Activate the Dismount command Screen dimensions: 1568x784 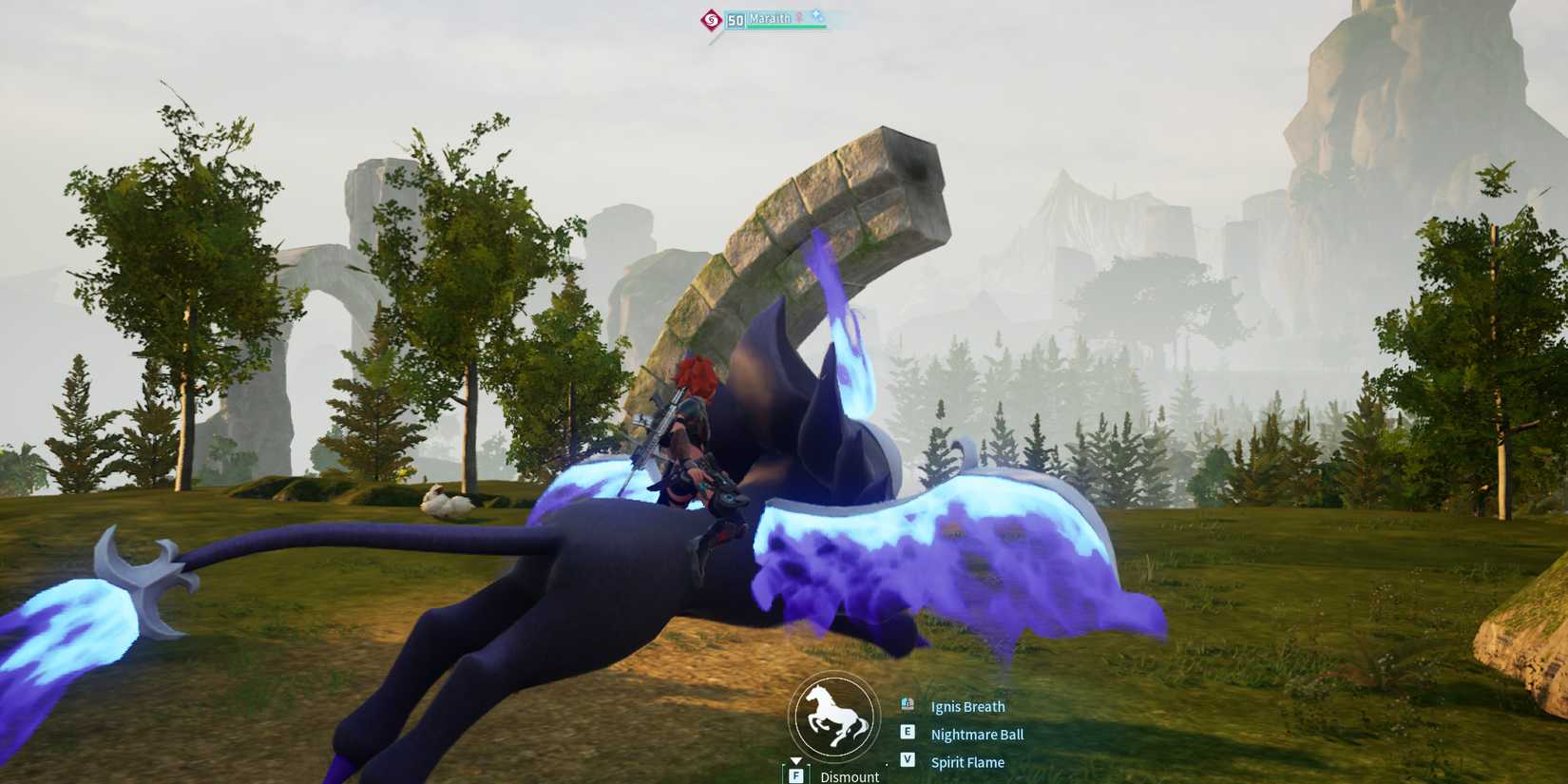pyautogui.click(x=851, y=776)
